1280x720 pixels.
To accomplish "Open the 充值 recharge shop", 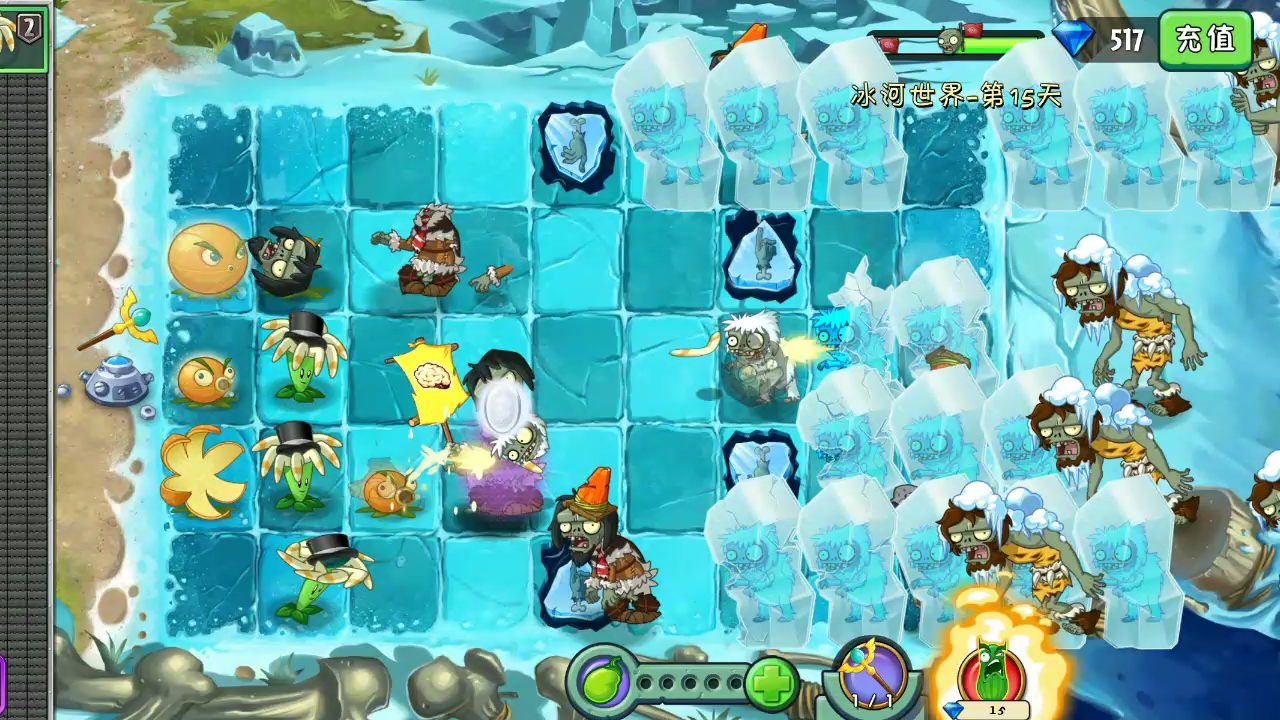I will [1205, 40].
